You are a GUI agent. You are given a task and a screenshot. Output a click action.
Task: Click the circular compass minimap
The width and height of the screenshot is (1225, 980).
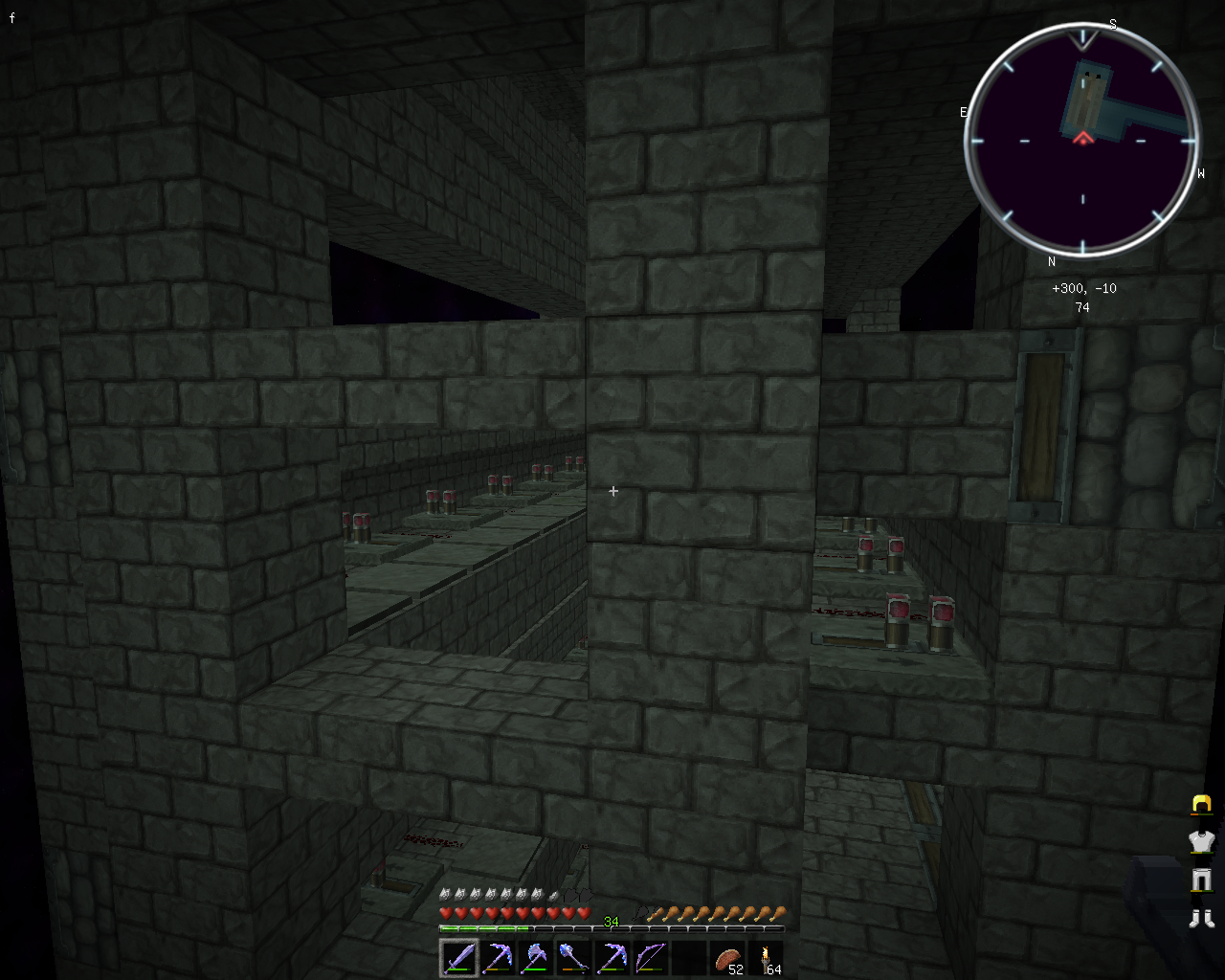pos(1082,141)
